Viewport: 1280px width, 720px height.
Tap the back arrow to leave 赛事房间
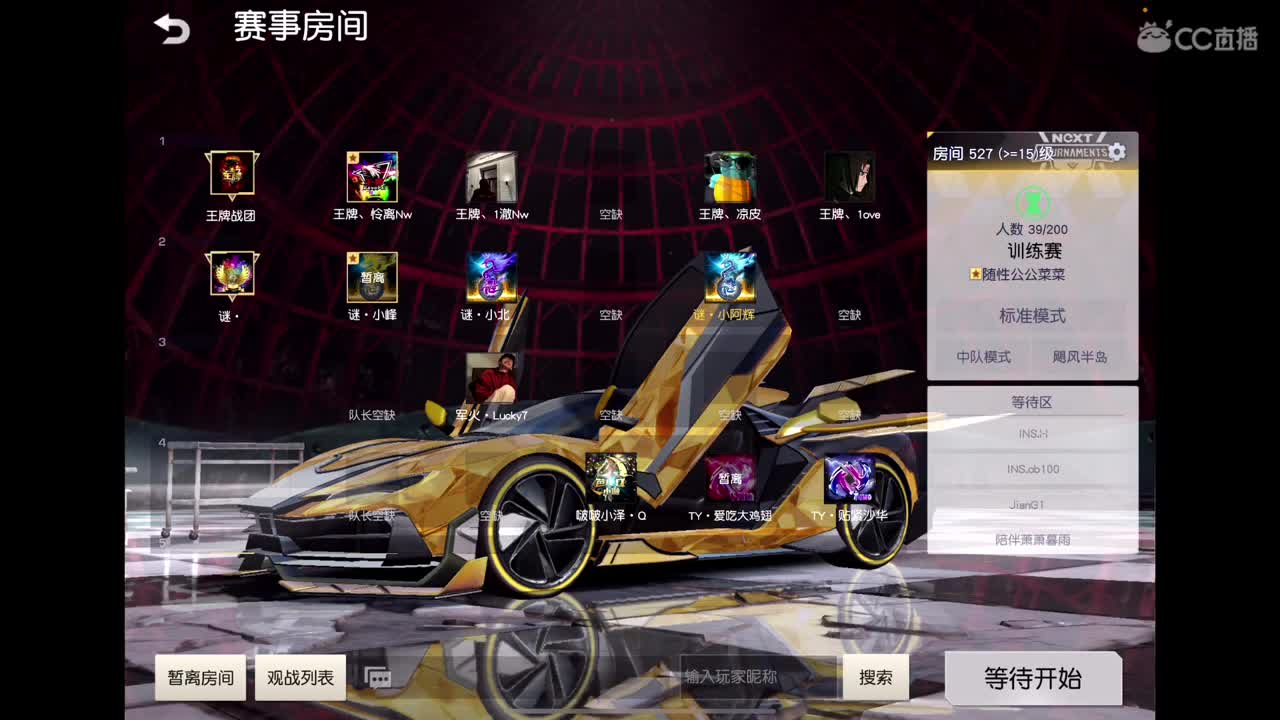tap(170, 27)
